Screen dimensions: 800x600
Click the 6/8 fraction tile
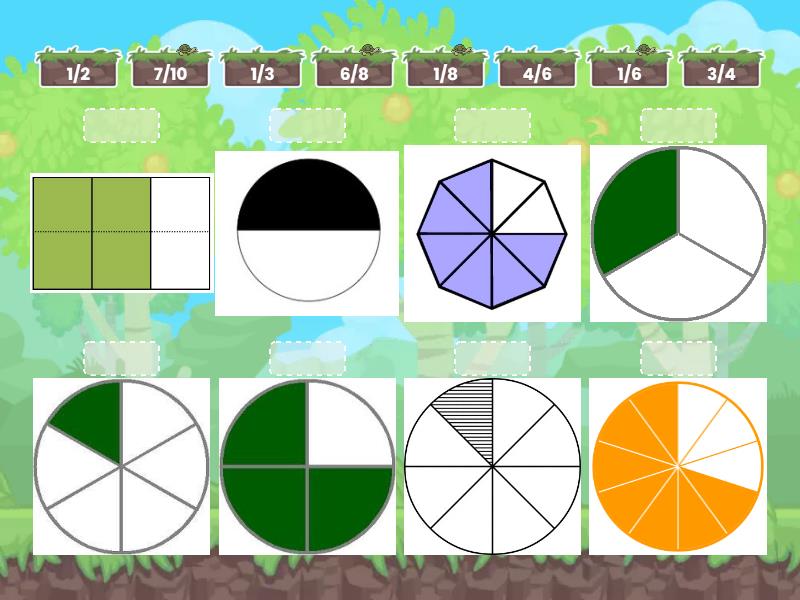click(x=354, y=73)
